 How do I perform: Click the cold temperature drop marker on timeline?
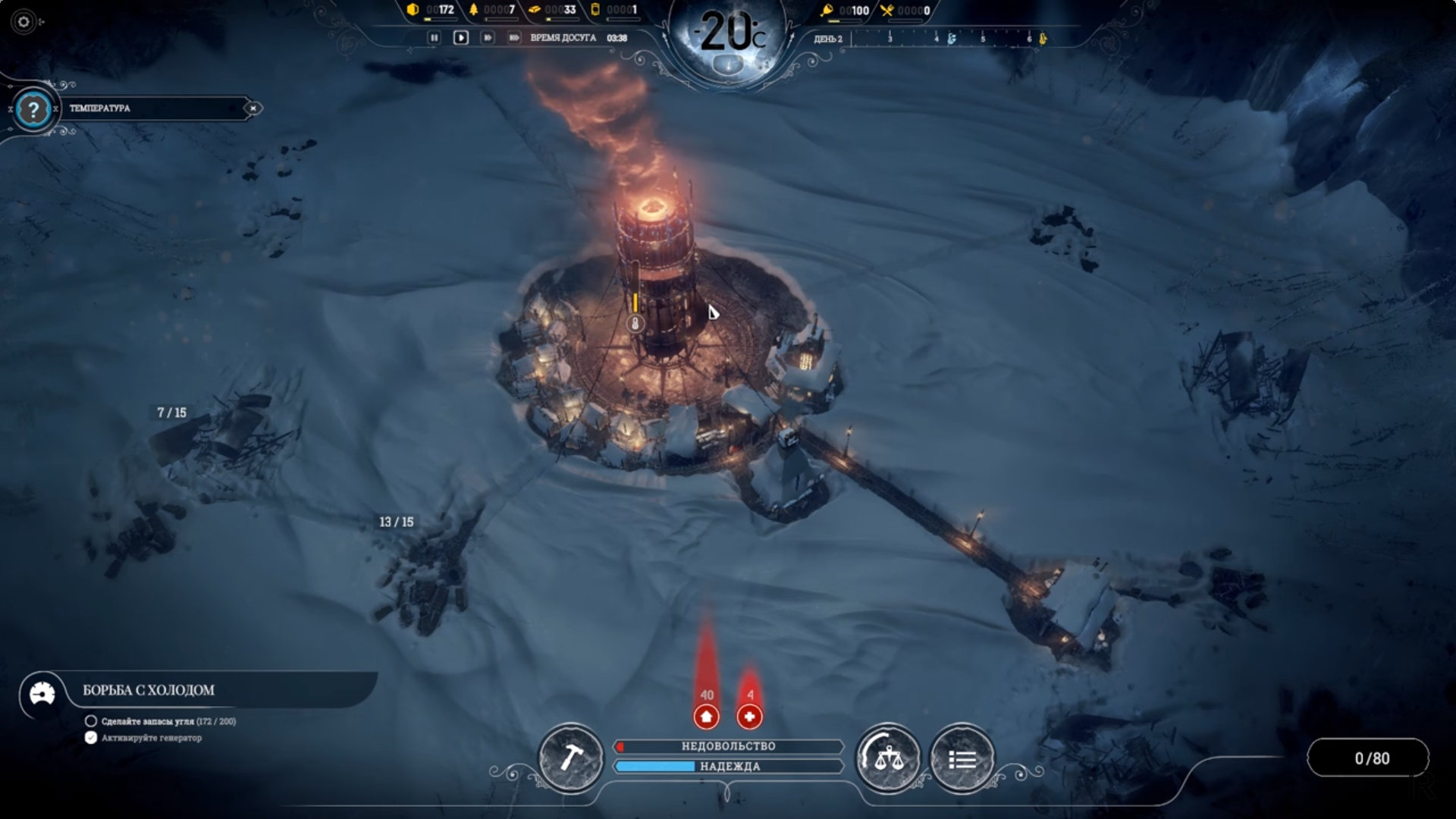coord(952,39)
